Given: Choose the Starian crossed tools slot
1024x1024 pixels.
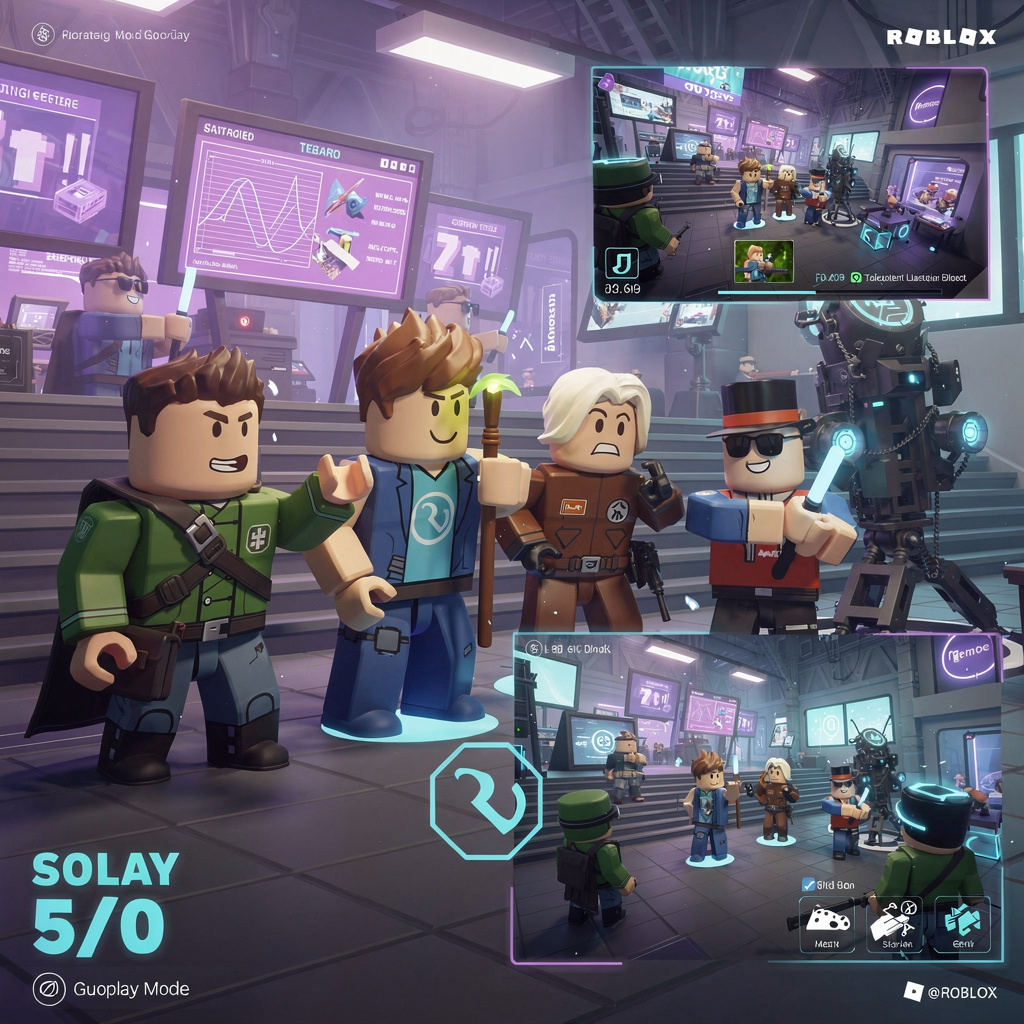Looking at the screenshot, I should point(894,924).
